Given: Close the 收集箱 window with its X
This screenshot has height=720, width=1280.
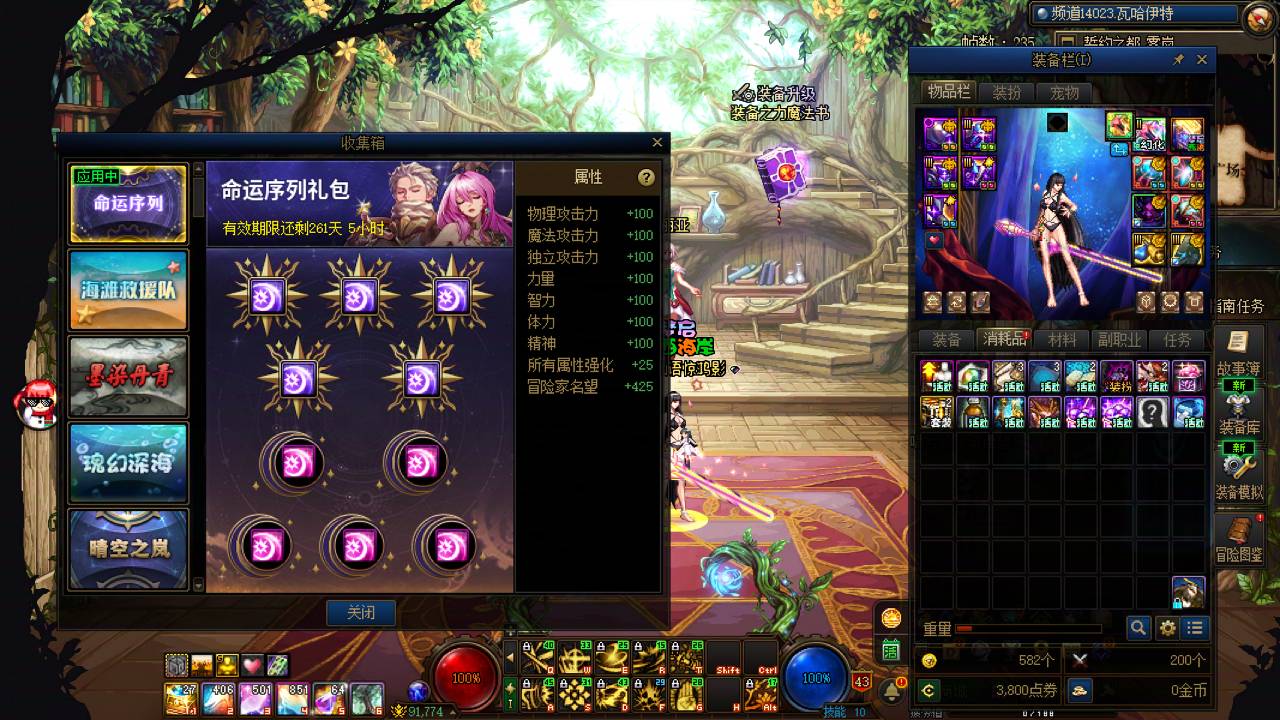Looking at the screenshot, I should point(657,143).
